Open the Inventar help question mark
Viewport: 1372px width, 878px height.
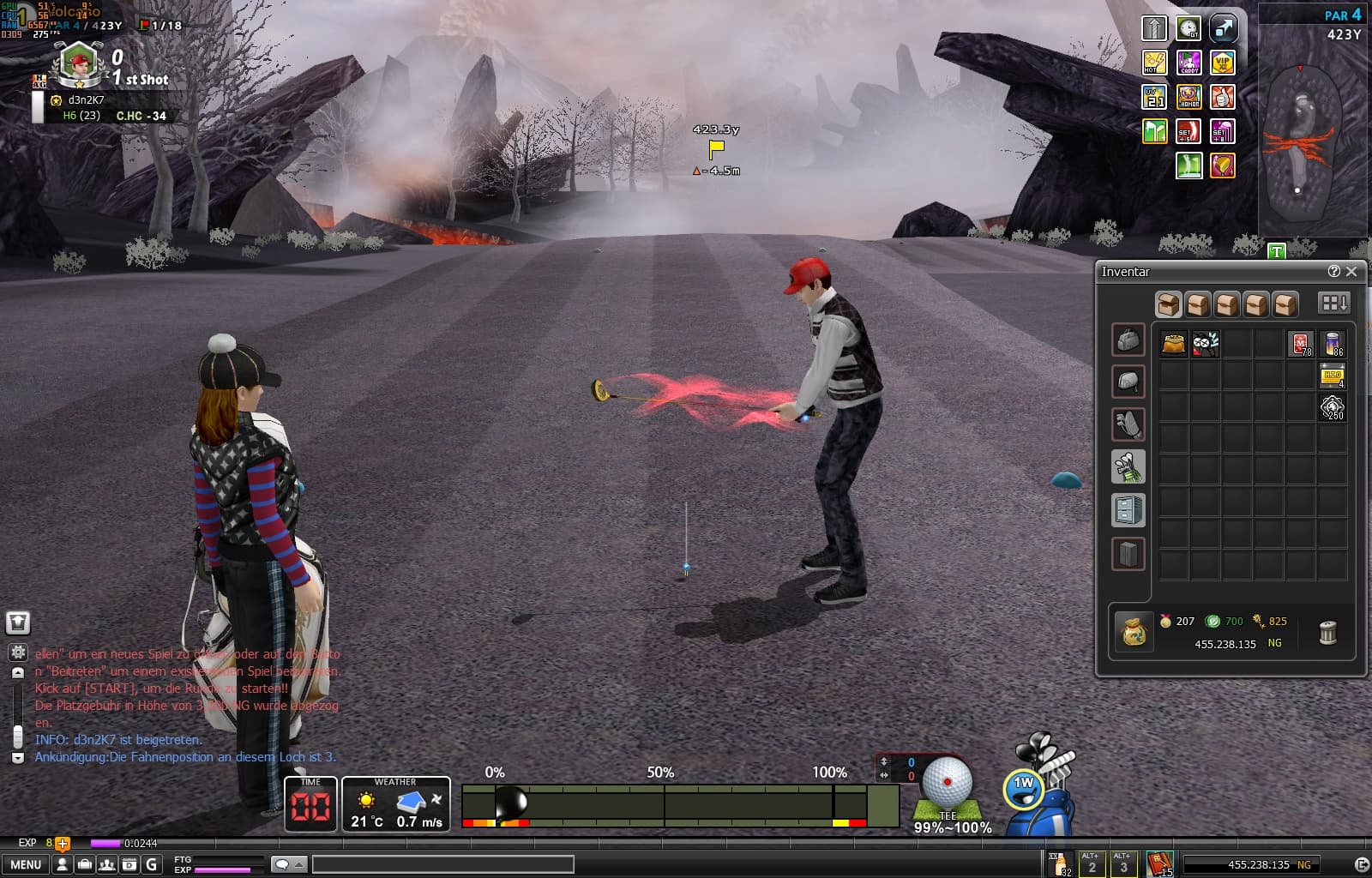pos(1333,271)
